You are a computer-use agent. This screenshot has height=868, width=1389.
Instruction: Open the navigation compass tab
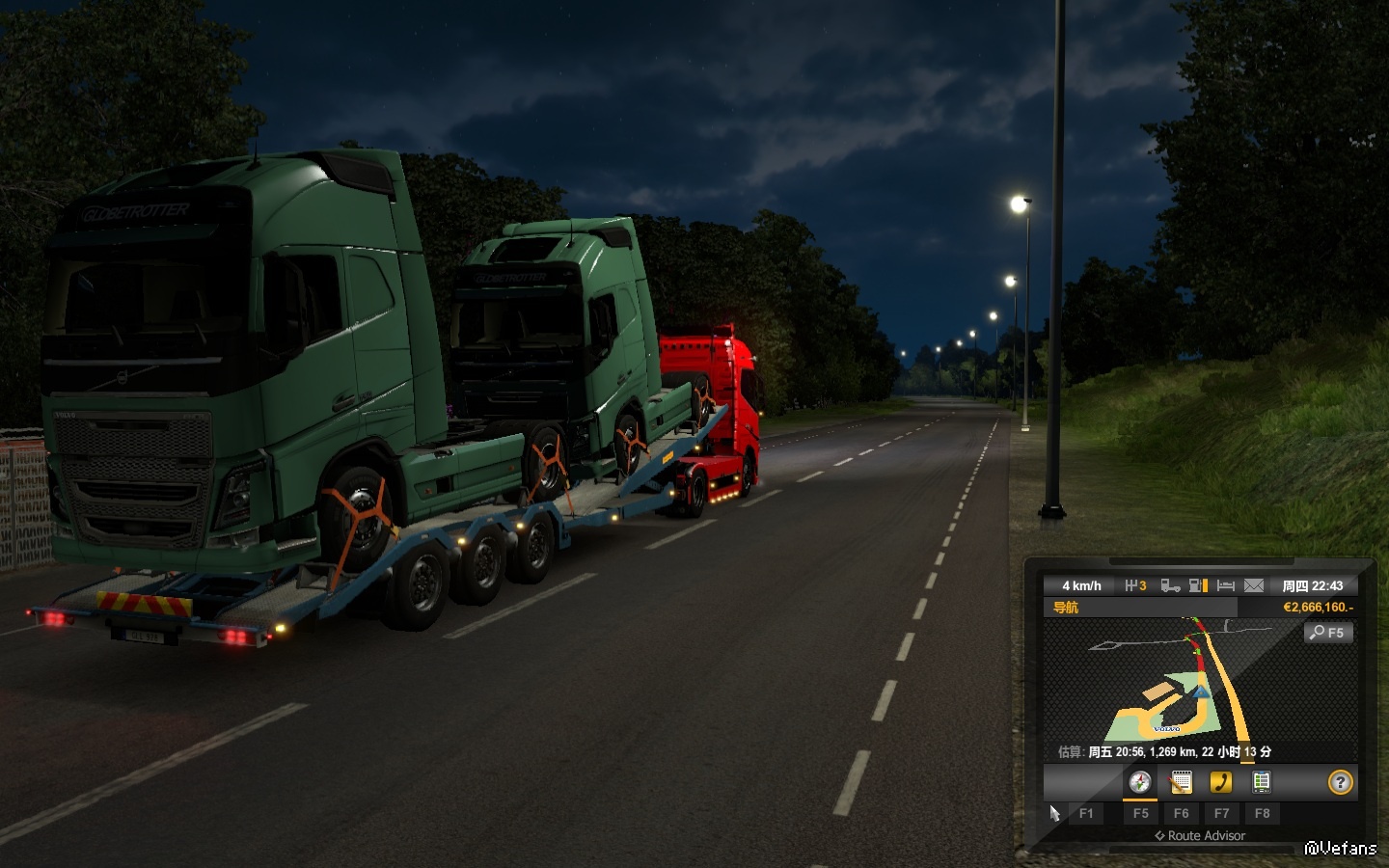click(1140, 782)
